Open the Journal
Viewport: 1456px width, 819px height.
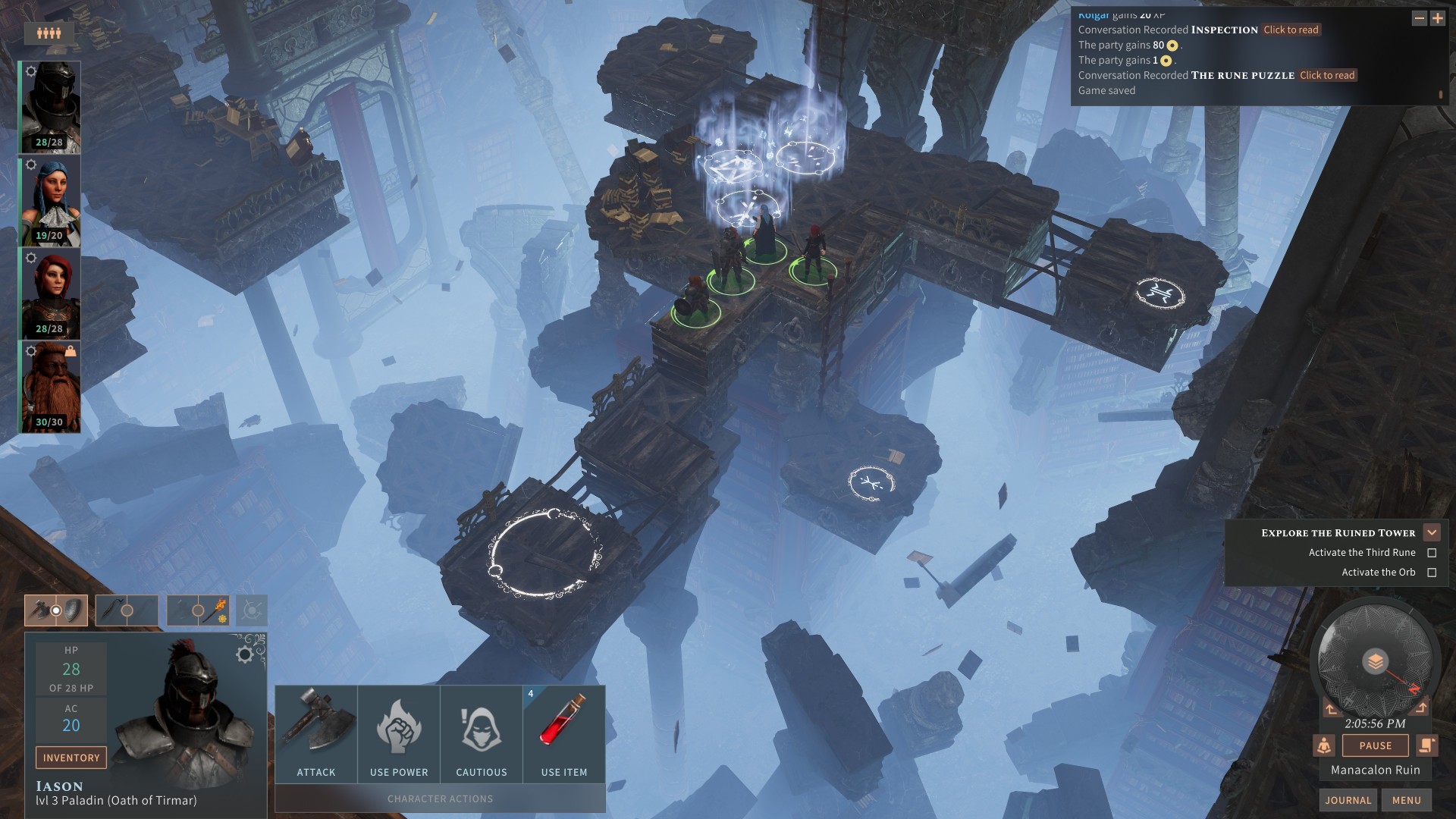tap(1348, 800)
